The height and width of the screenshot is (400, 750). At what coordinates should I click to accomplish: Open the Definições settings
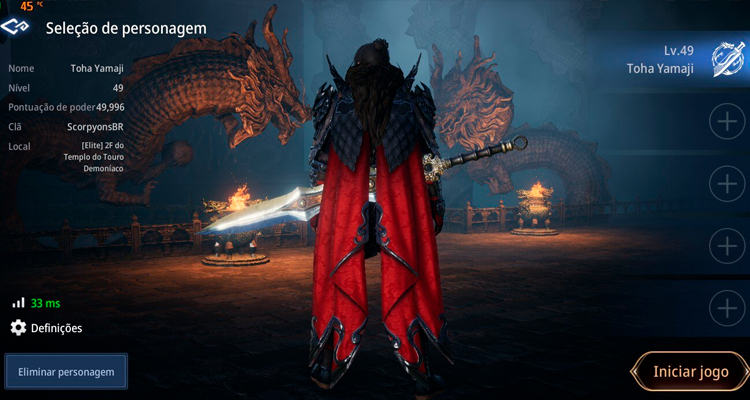47,328
